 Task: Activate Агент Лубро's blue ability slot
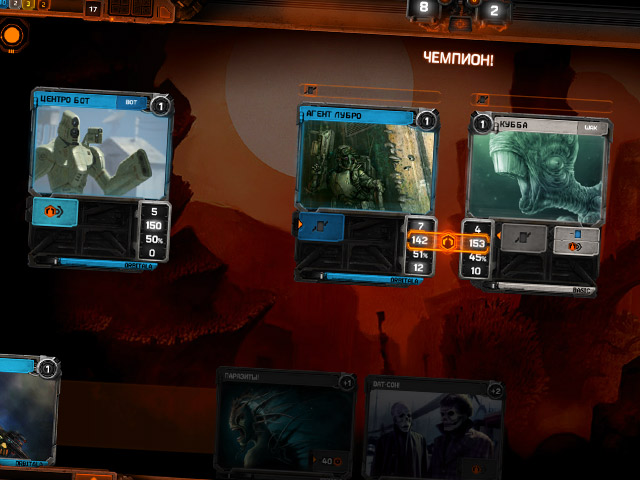[322, 227]
